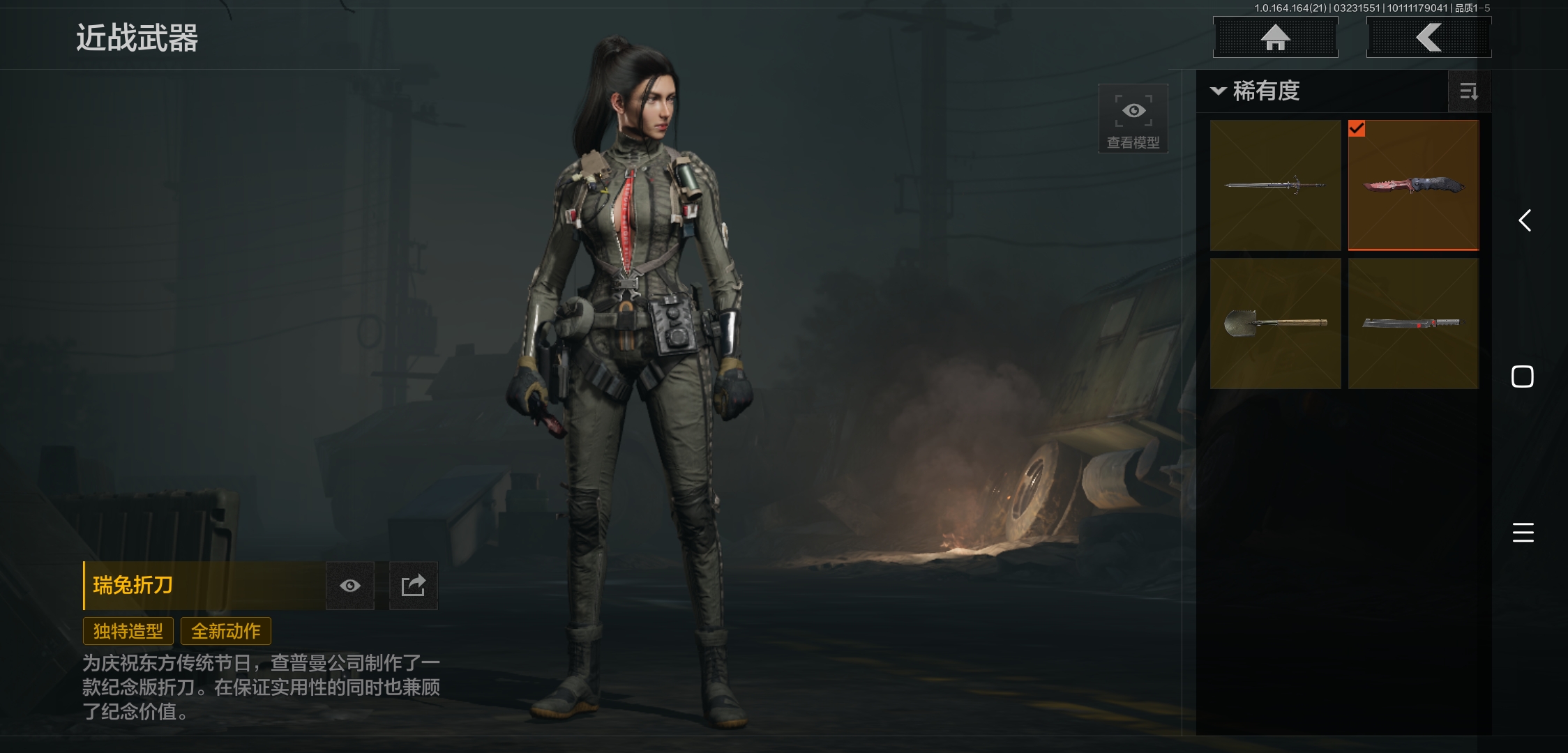Open 查看模型 model viewer
1568x753 pixels.
point(1133,119)
